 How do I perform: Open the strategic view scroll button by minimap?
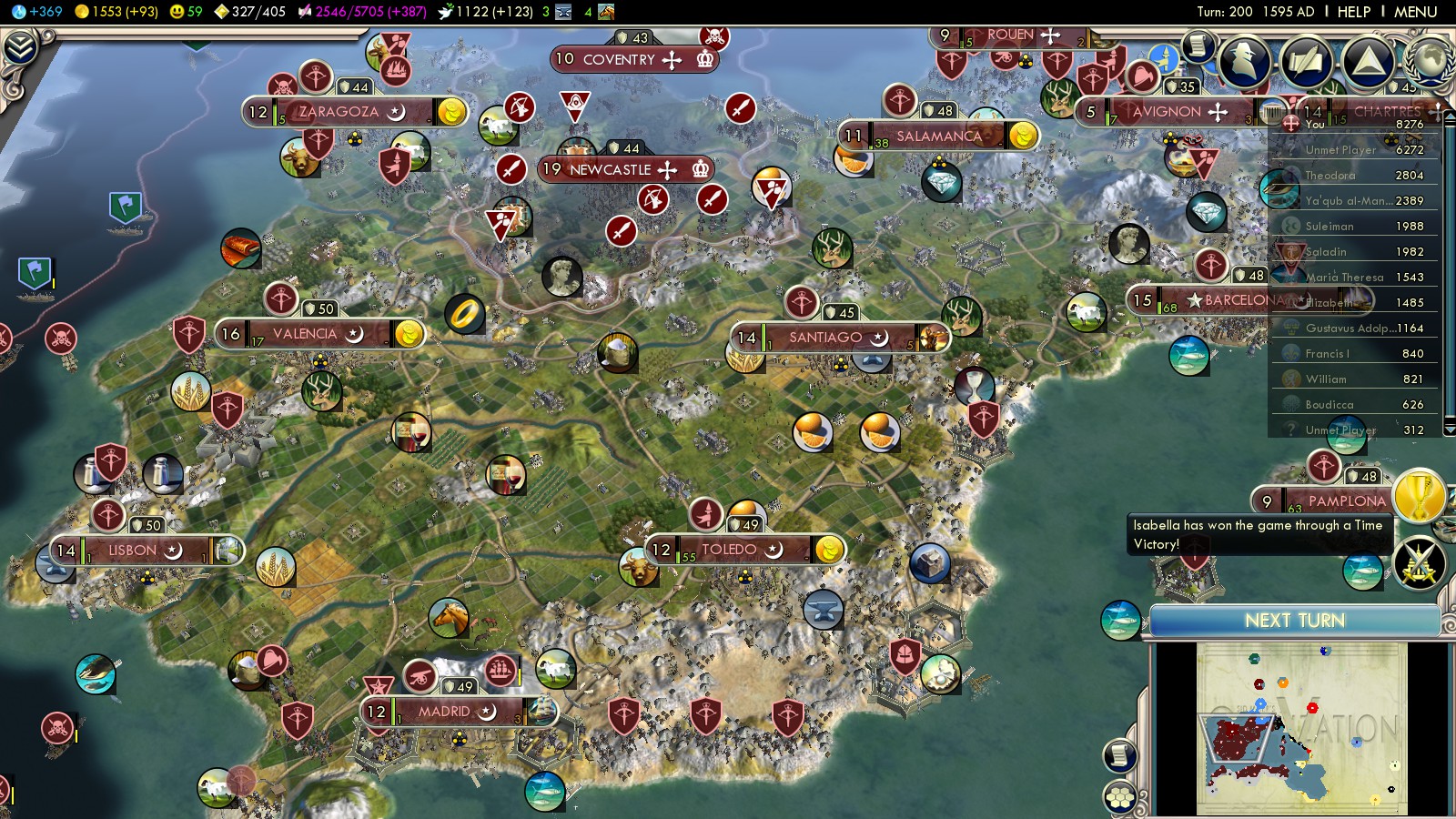(x=1119, y=755)
